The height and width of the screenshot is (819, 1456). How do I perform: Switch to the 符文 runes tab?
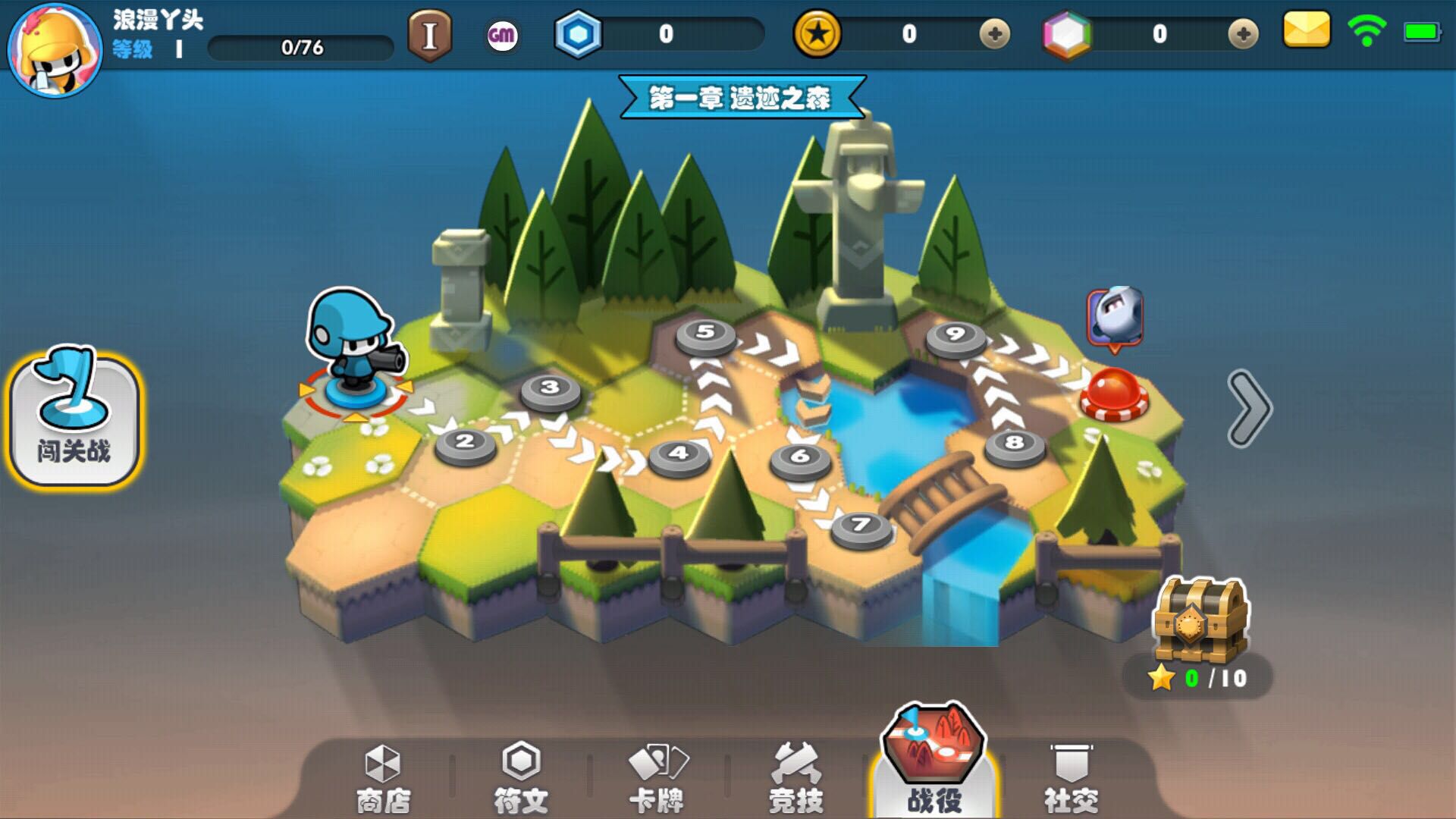click(x=521, y=778)
